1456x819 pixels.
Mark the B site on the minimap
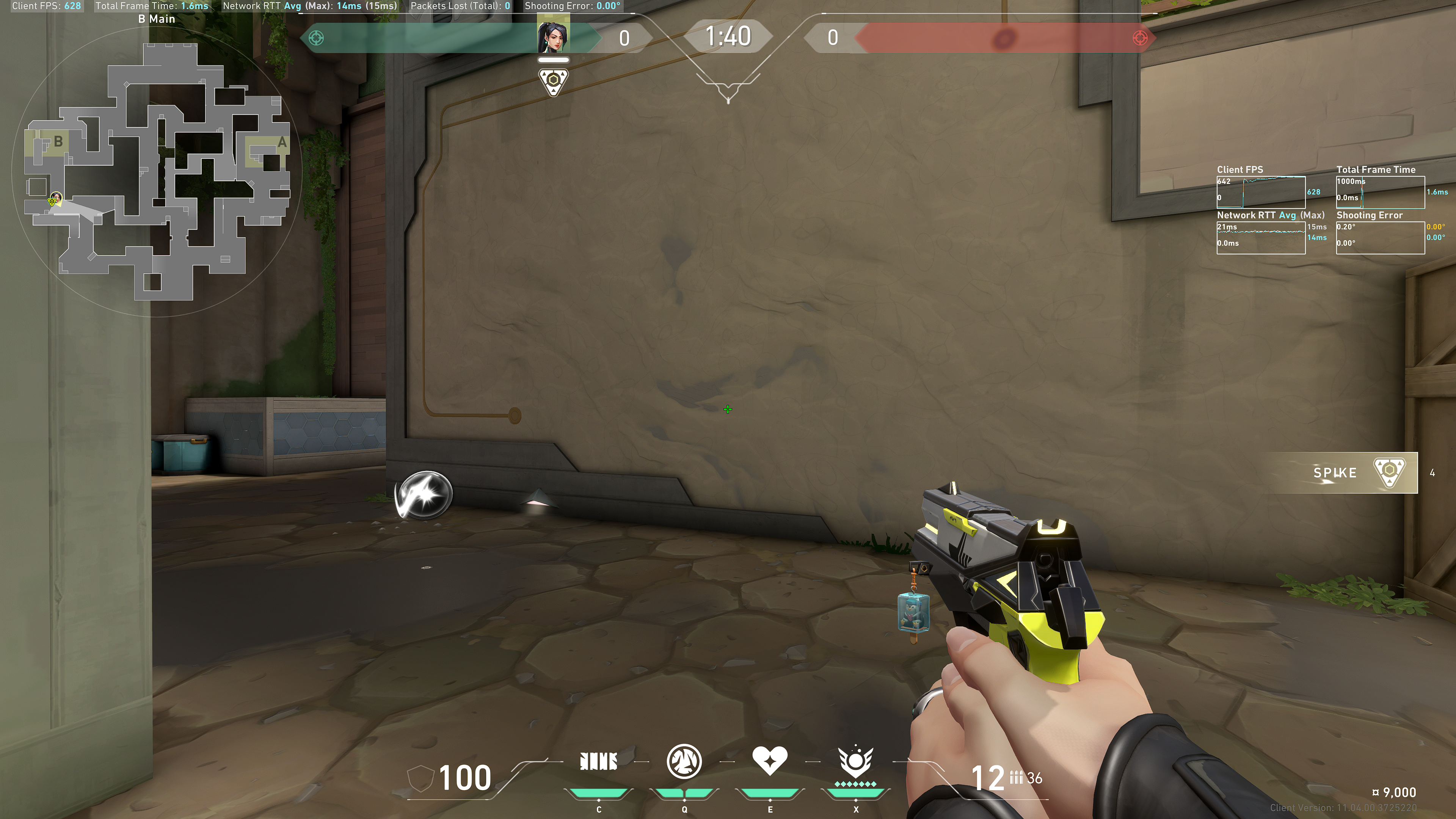[57, 141]
